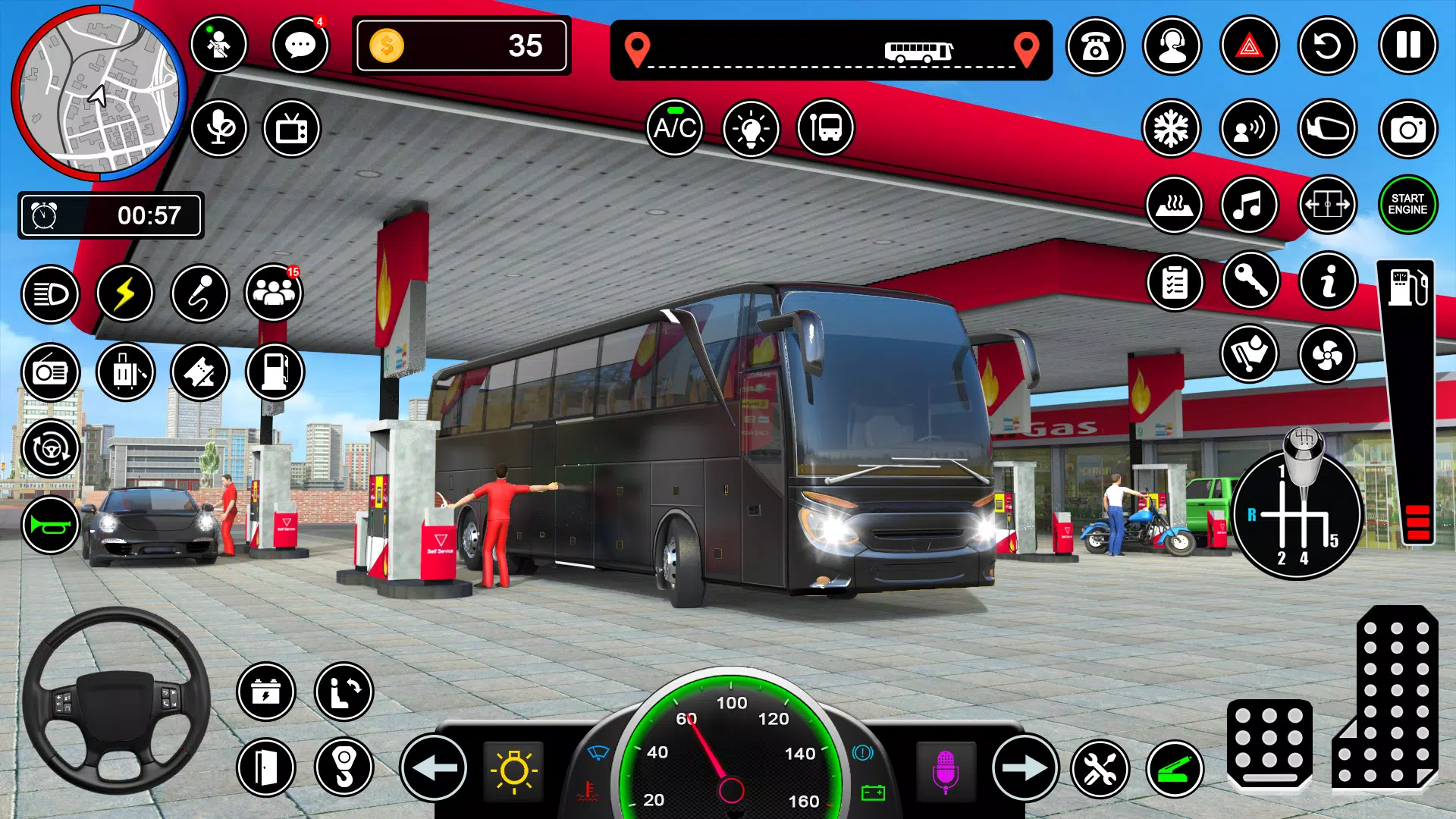
Task: Open the side mirror adjustment icon
Action: pyautogui.click(x=1328, y=129)
